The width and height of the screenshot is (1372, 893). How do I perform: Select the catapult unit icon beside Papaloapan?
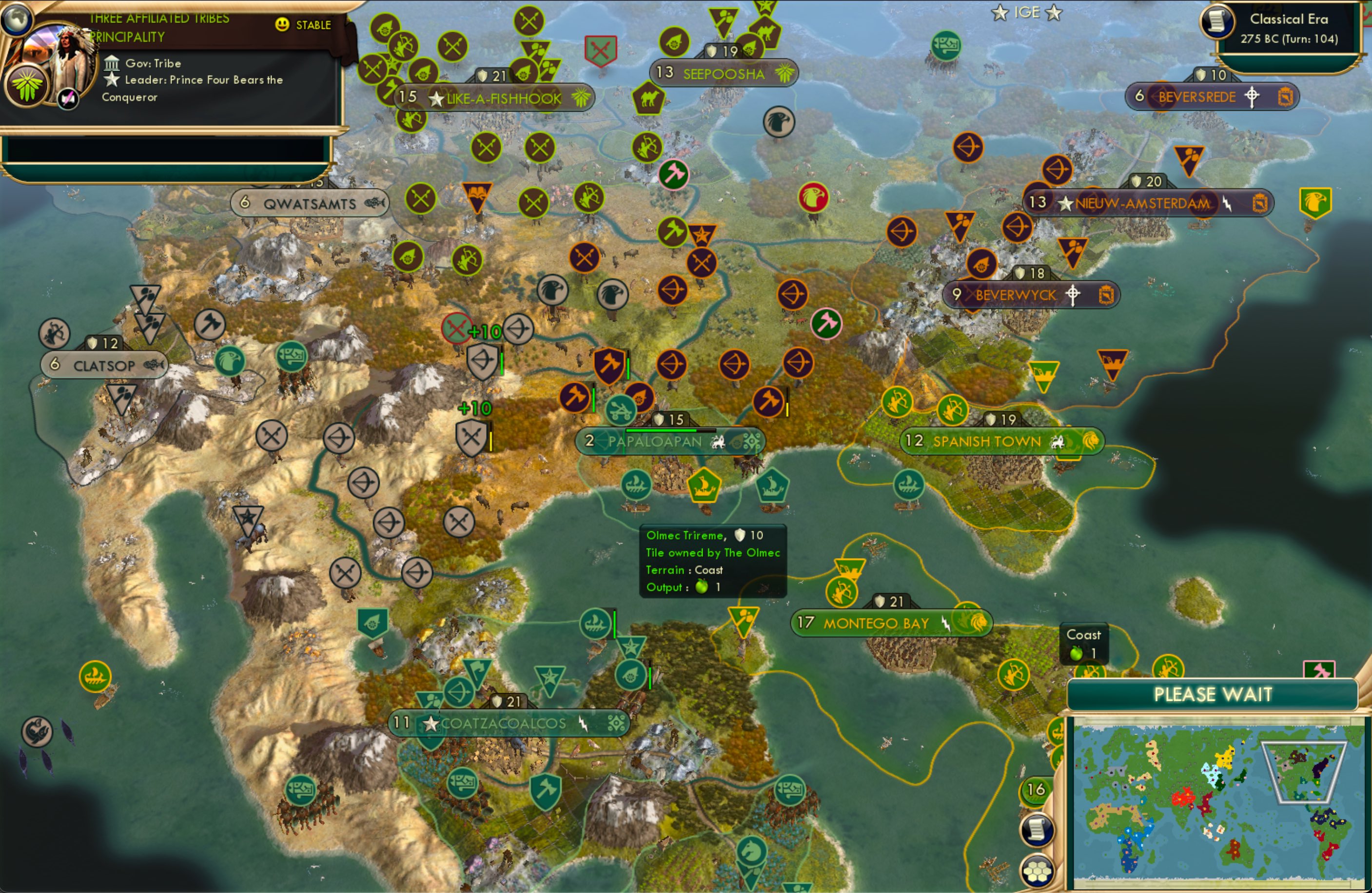(620, 410)
